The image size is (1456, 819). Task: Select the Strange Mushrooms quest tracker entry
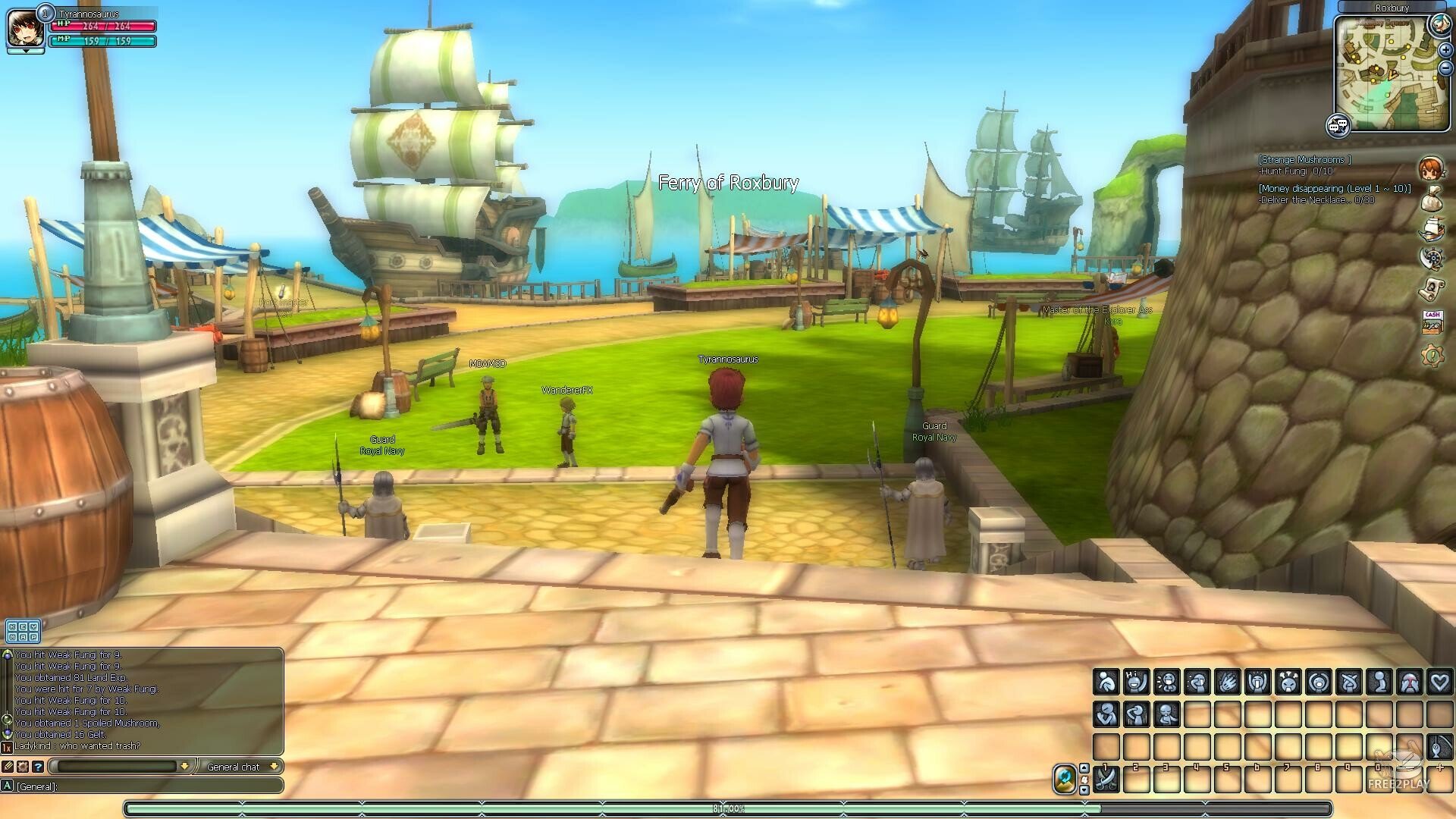(1304, 160)
